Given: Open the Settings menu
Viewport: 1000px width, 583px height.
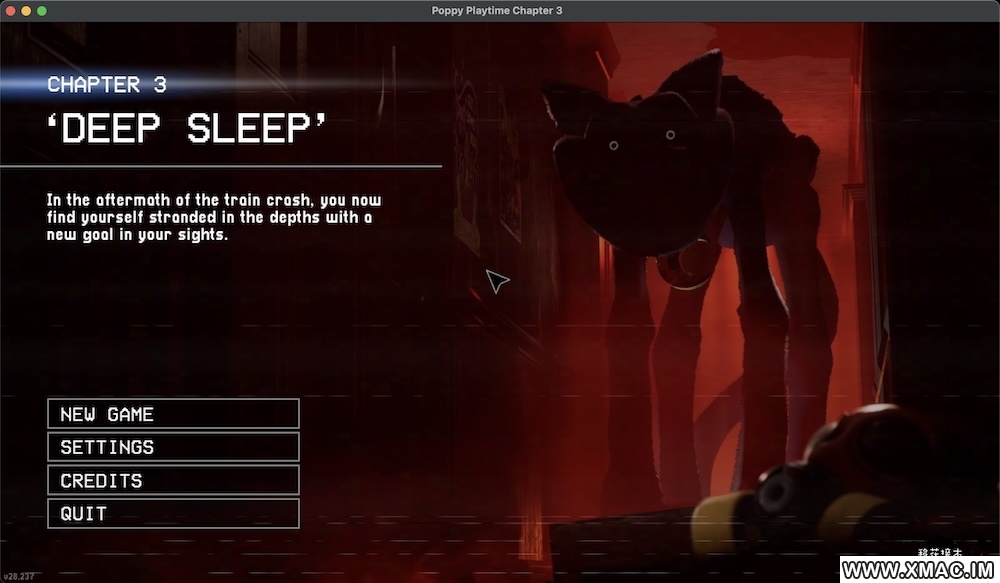Looking at the screenshot, I should (173, 447).
